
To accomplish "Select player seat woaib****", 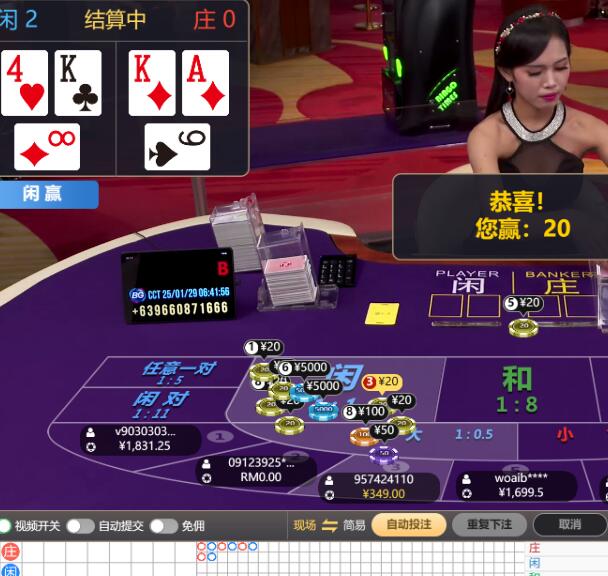I will [x=519, y=485].
